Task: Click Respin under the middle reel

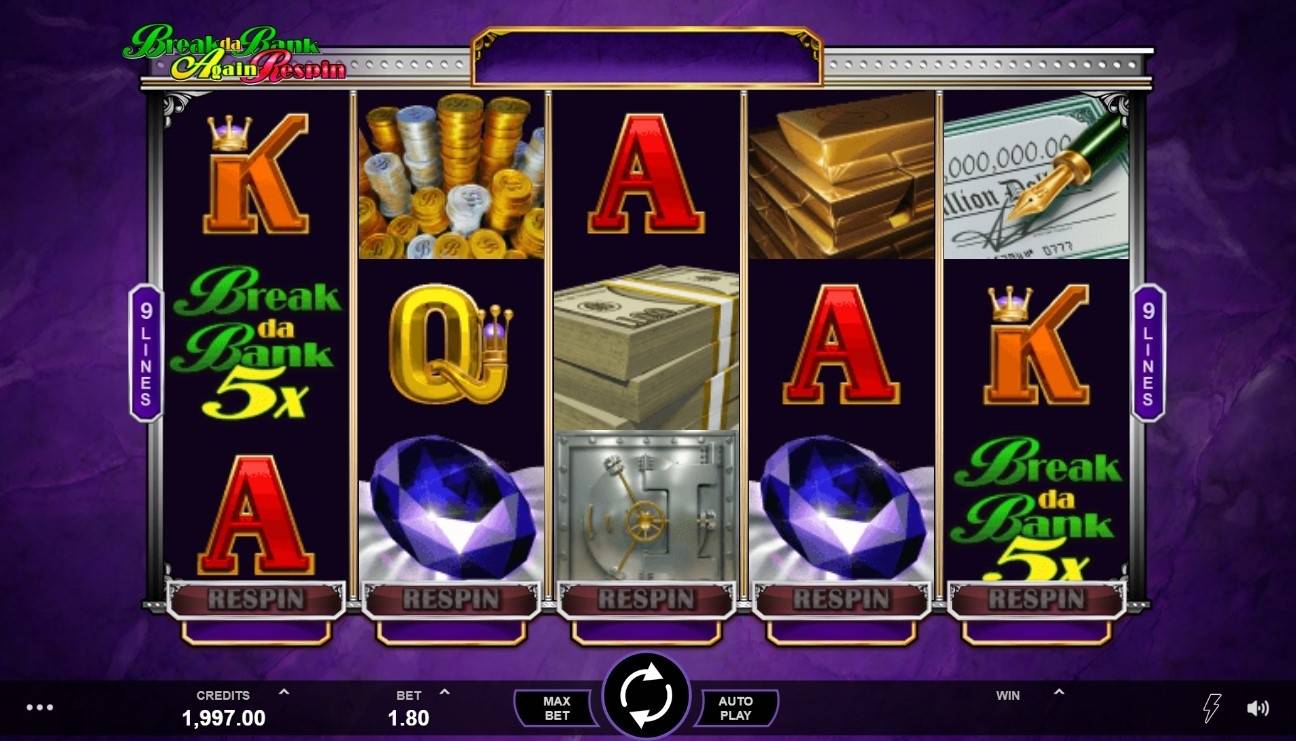Action: click(x=648, y=599)
